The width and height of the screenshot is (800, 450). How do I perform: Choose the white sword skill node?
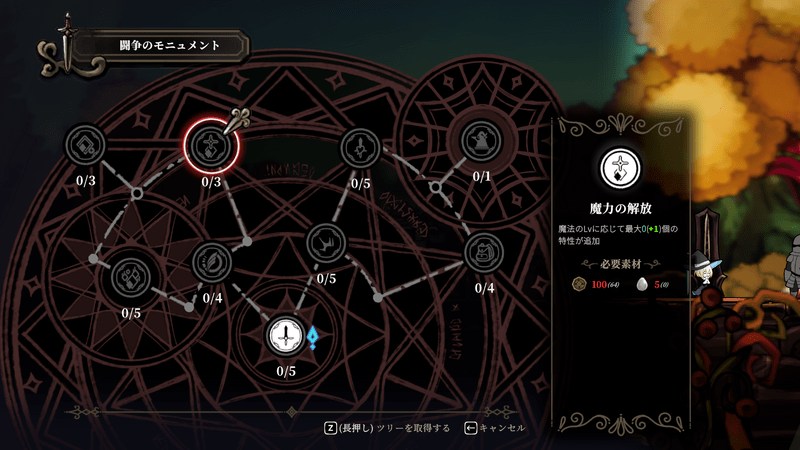(286, 332)
